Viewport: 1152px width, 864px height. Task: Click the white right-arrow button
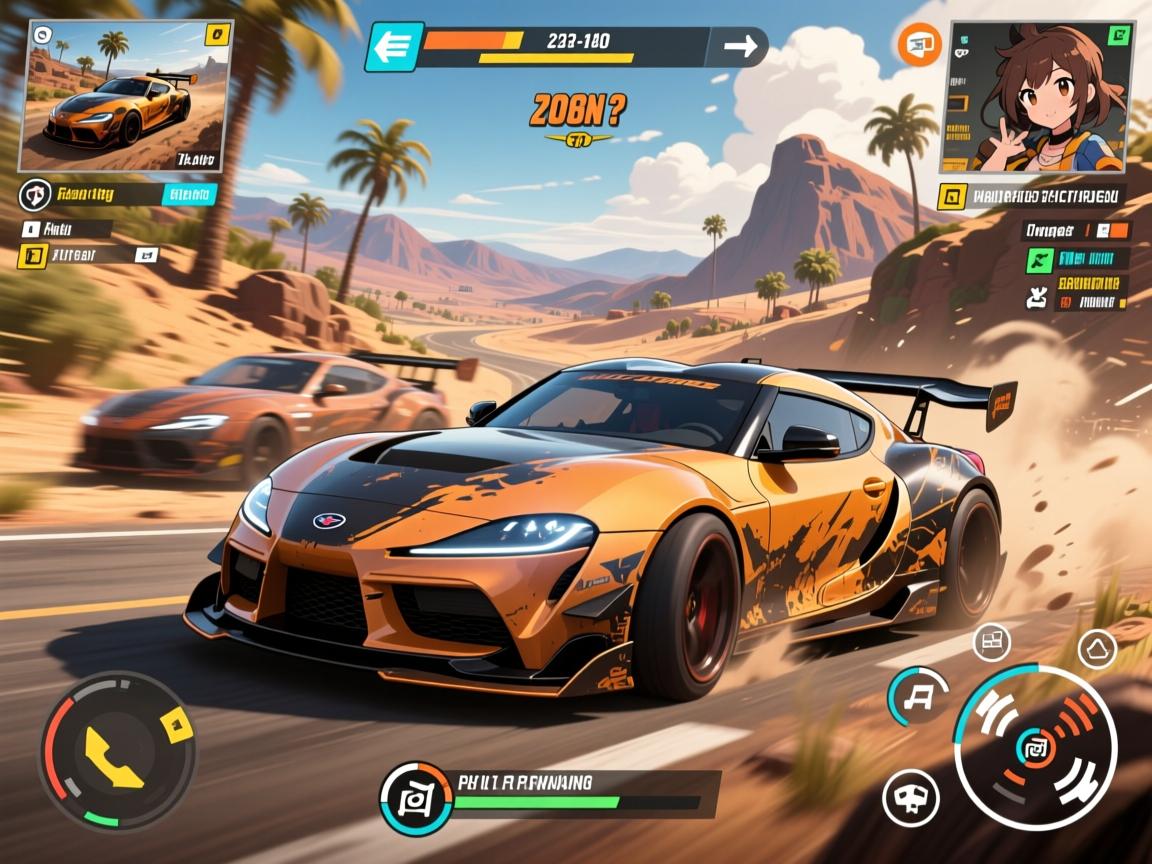[x=740, y=47]
